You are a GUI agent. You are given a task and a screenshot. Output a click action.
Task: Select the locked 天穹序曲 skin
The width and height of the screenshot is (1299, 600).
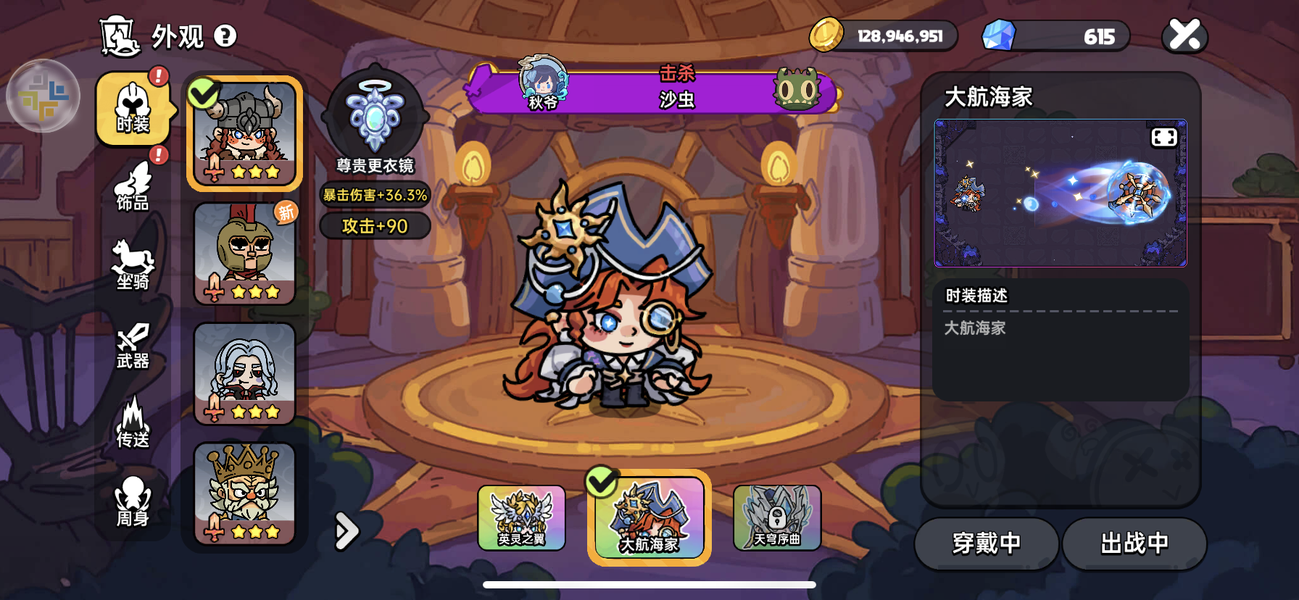click(777, 517)
